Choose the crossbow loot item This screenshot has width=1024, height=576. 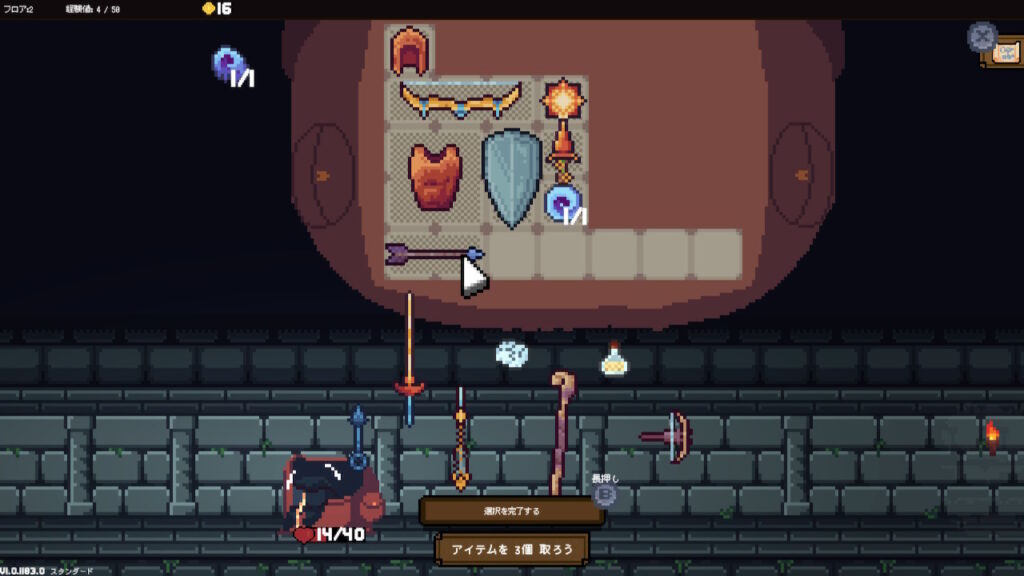[x=669, y=436]
